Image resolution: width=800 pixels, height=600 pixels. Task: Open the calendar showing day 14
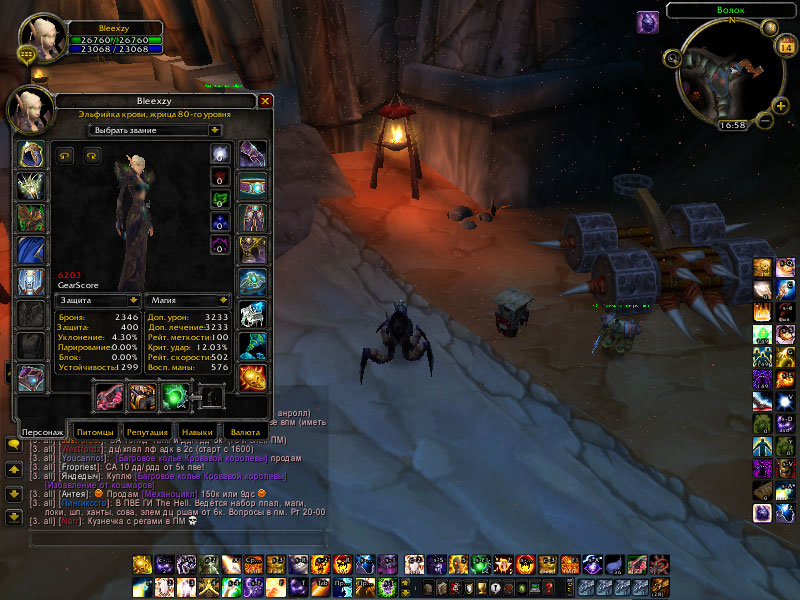click(x=784, y=46)
